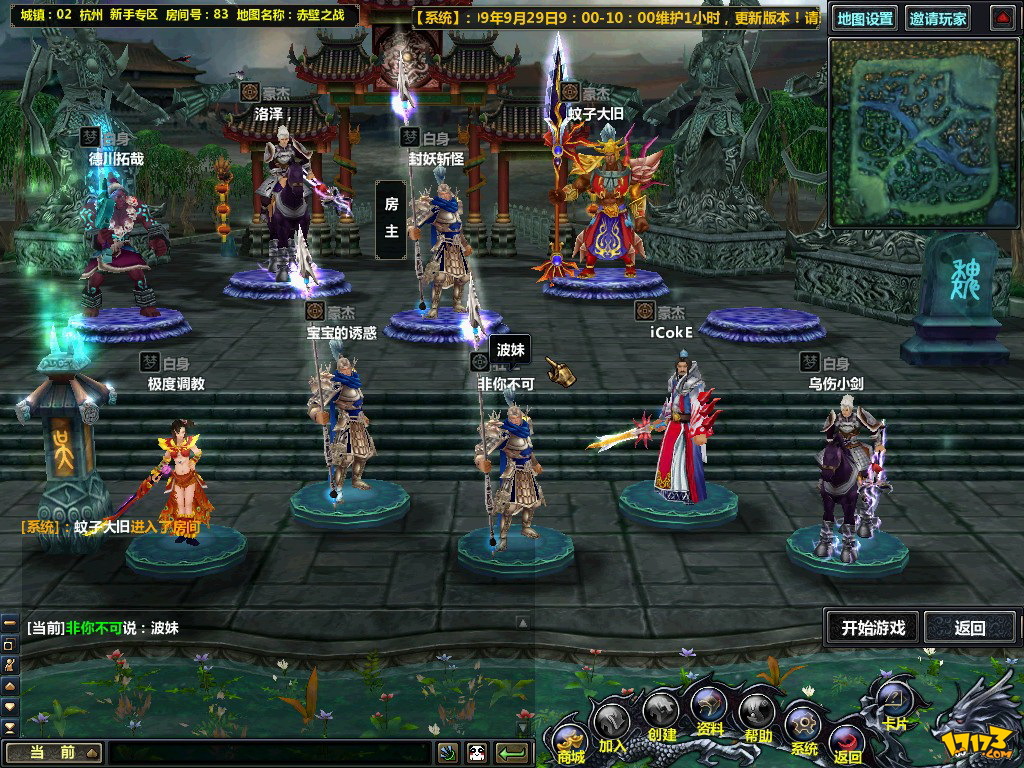Leave the room with the rectangular 返回 button
Viewport: 1024px width, 768px height.
[969, 628]
